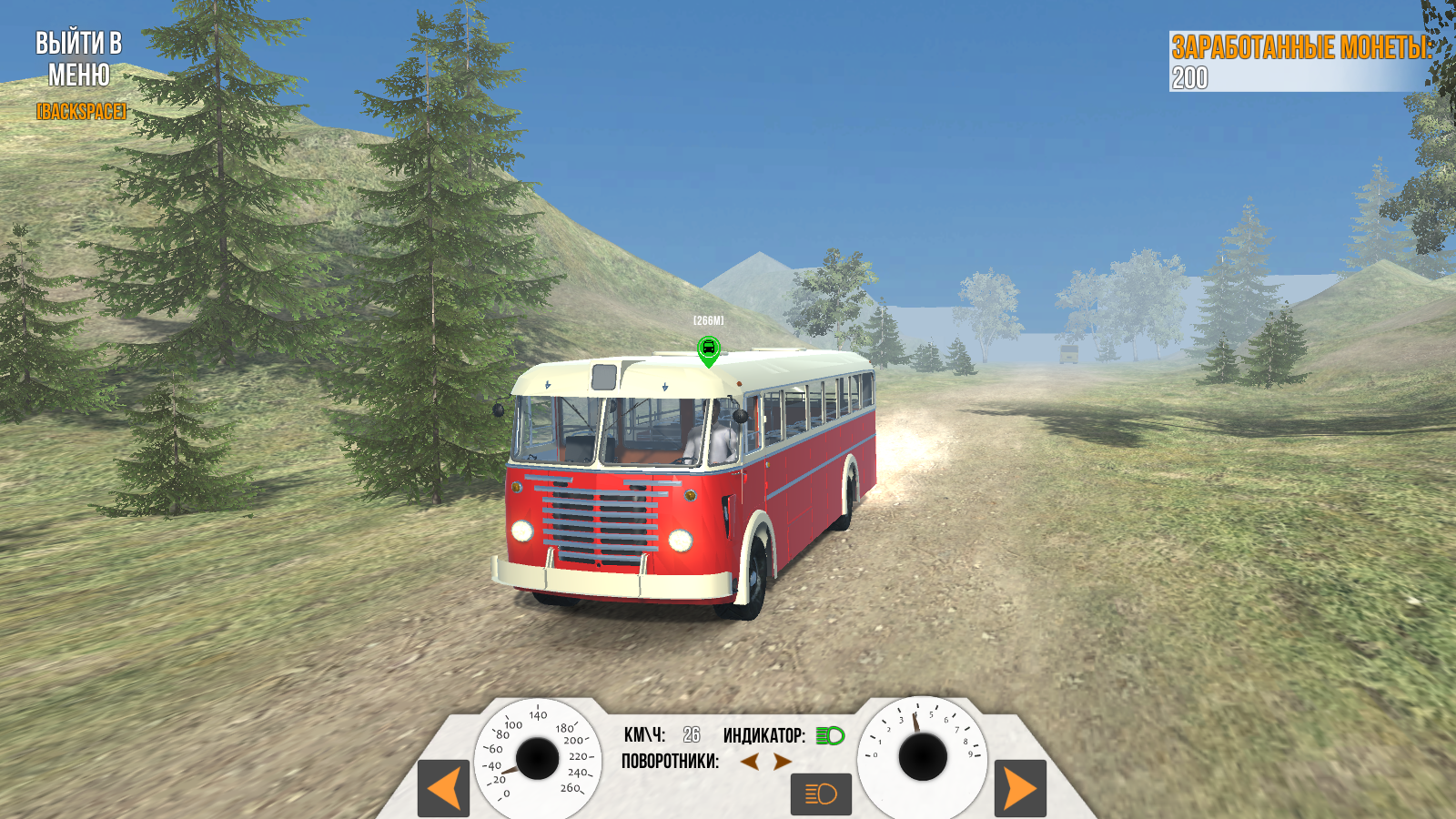Click the green headlight indicator icon
Image resolution: width=1456 pixels, height=819 pixels.
pyautogui.click(x=831, y=735)
